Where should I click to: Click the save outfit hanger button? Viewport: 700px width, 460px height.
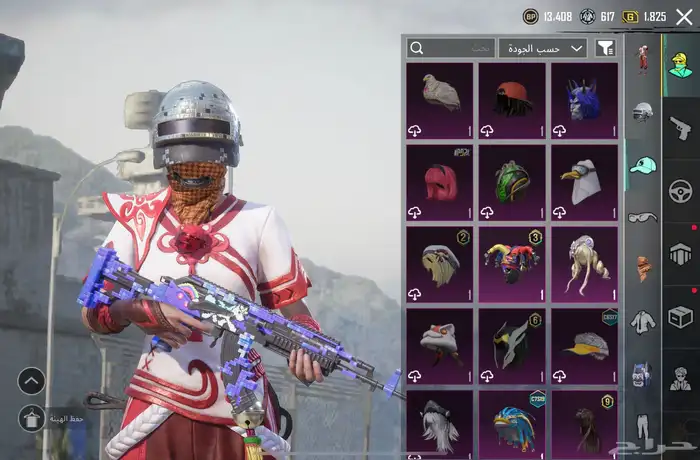[31, 418]
